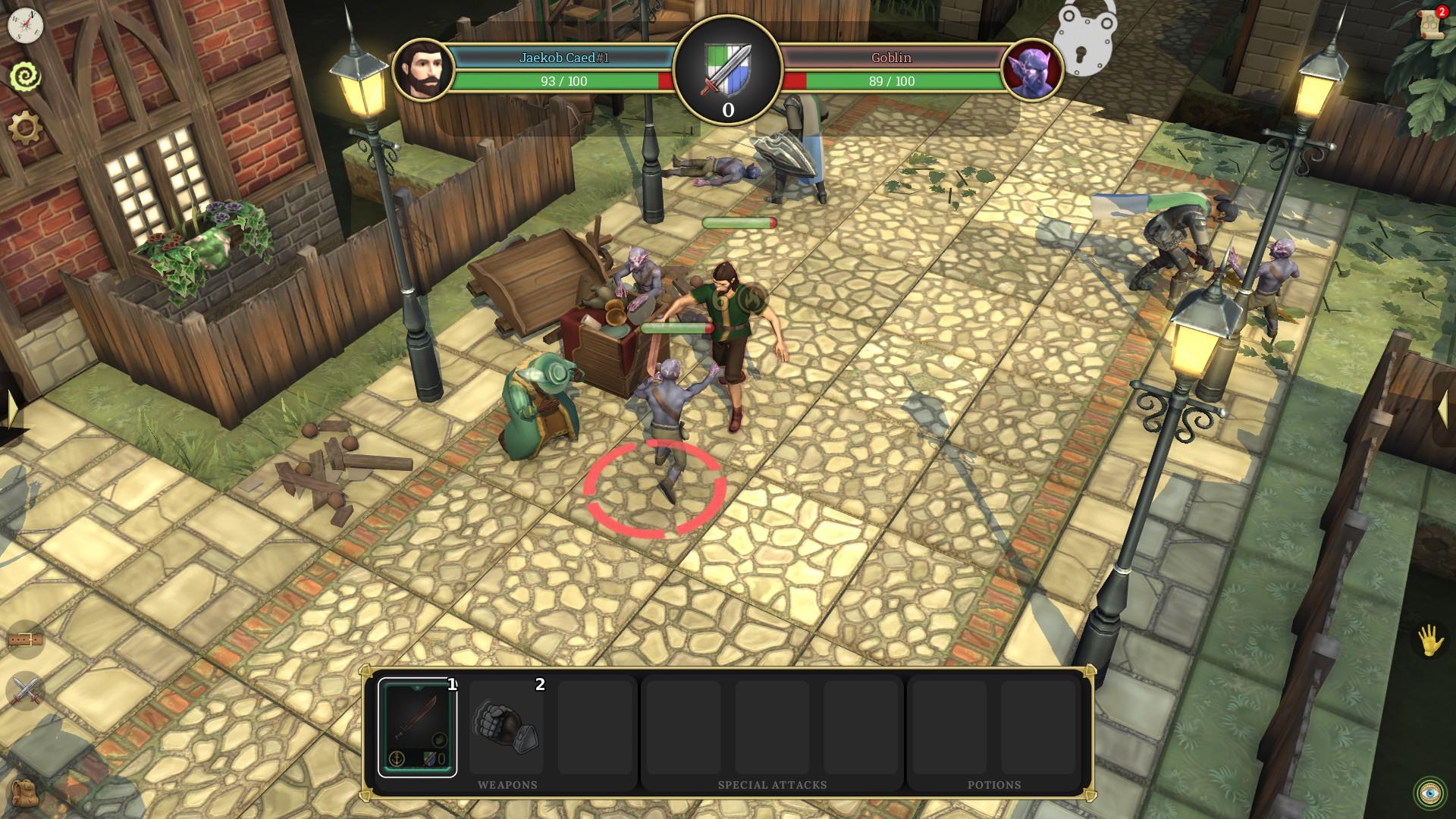Image resolution: width=1456 pixels, height=819 pixels.
Task: Click the shield and sword emblem
Action: [728, 68]
